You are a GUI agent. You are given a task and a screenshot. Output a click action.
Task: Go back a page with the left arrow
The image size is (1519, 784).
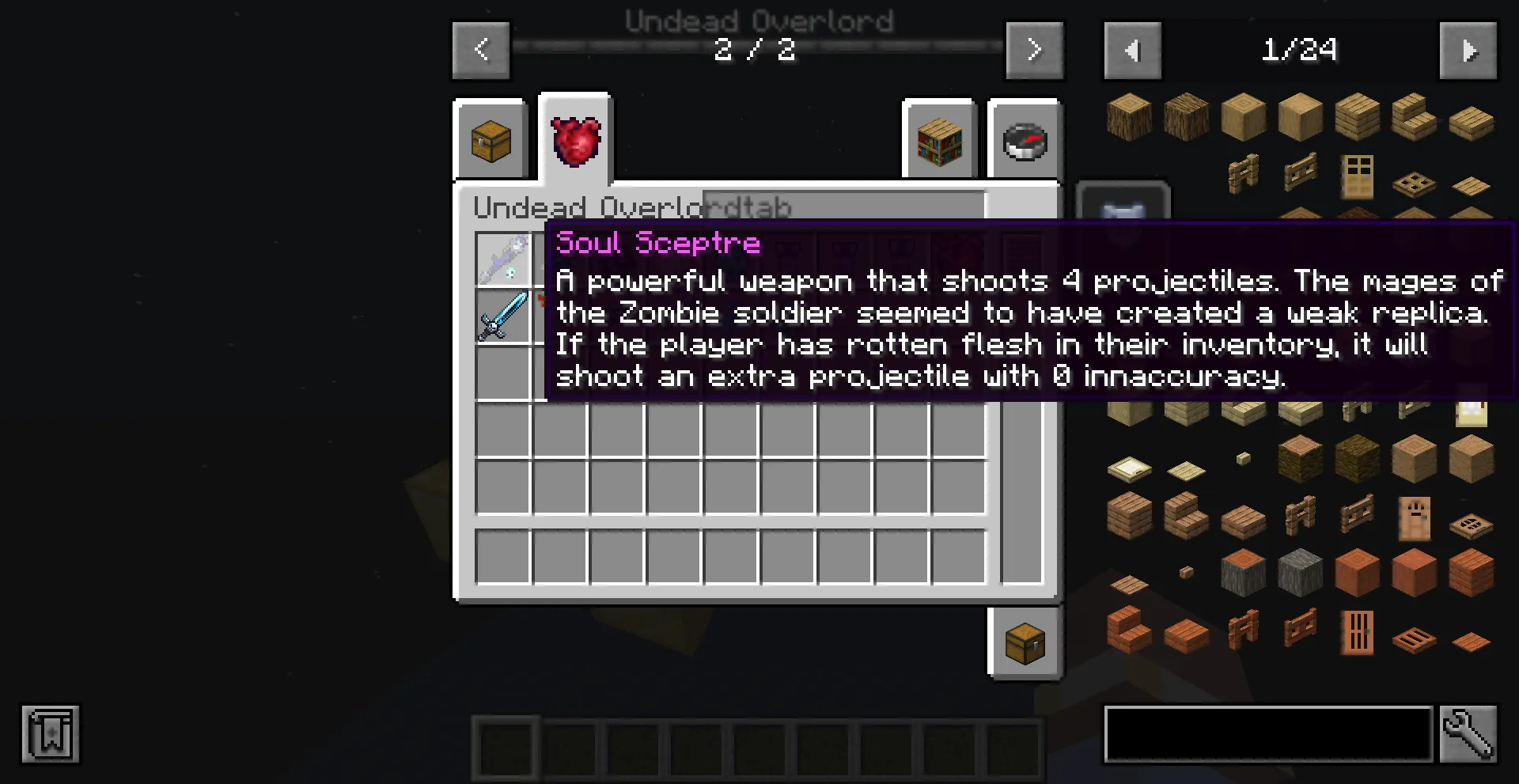480,50
